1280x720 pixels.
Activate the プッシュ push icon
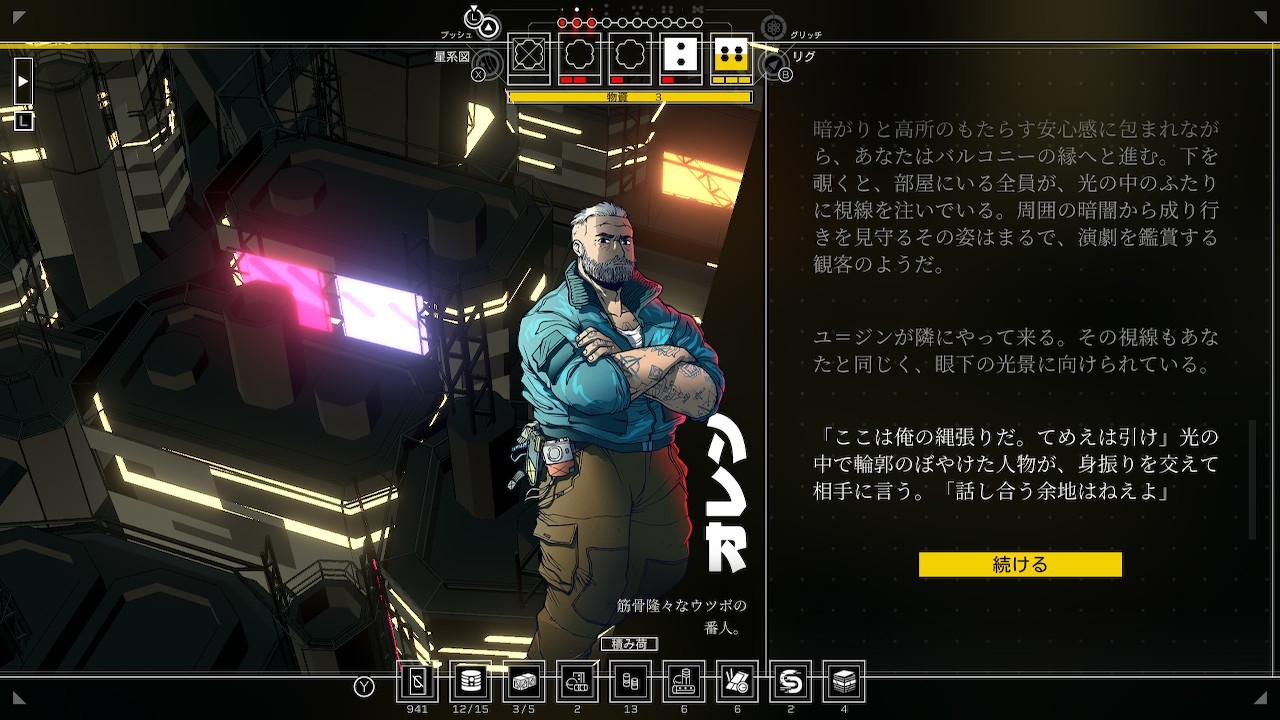coord(487,27)
